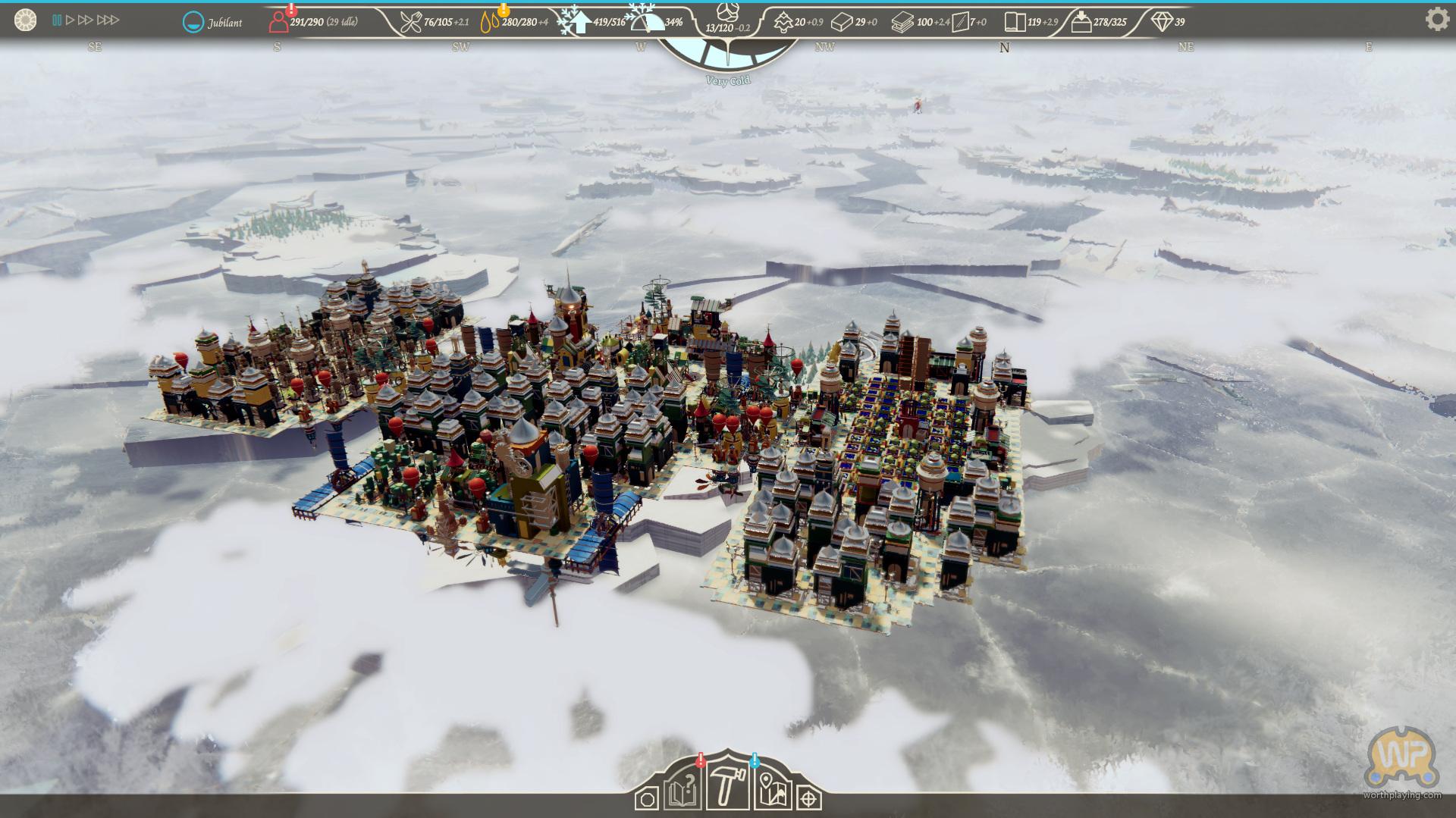This screenshot has height=818, width=1456.
Task: Click the crosshair target button
Action: click(810, 799)
